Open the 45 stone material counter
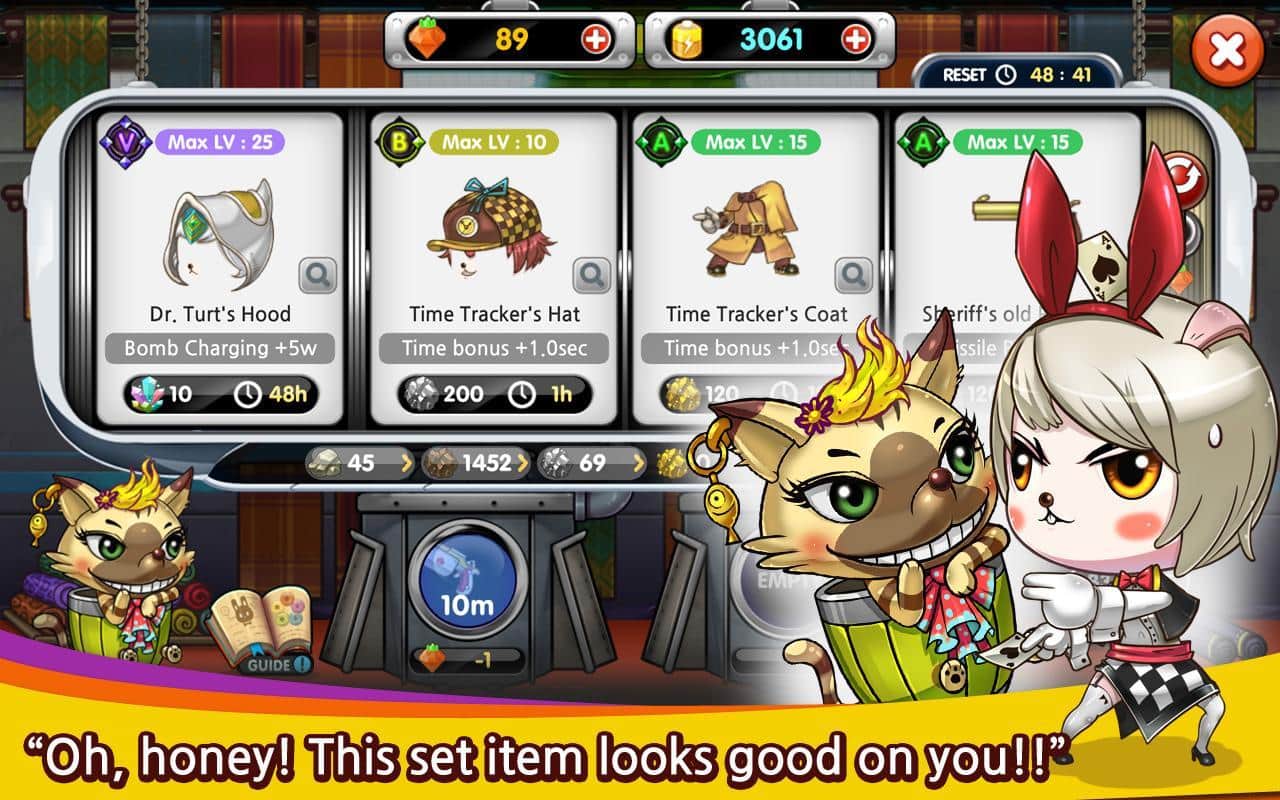 pos(359,463)
